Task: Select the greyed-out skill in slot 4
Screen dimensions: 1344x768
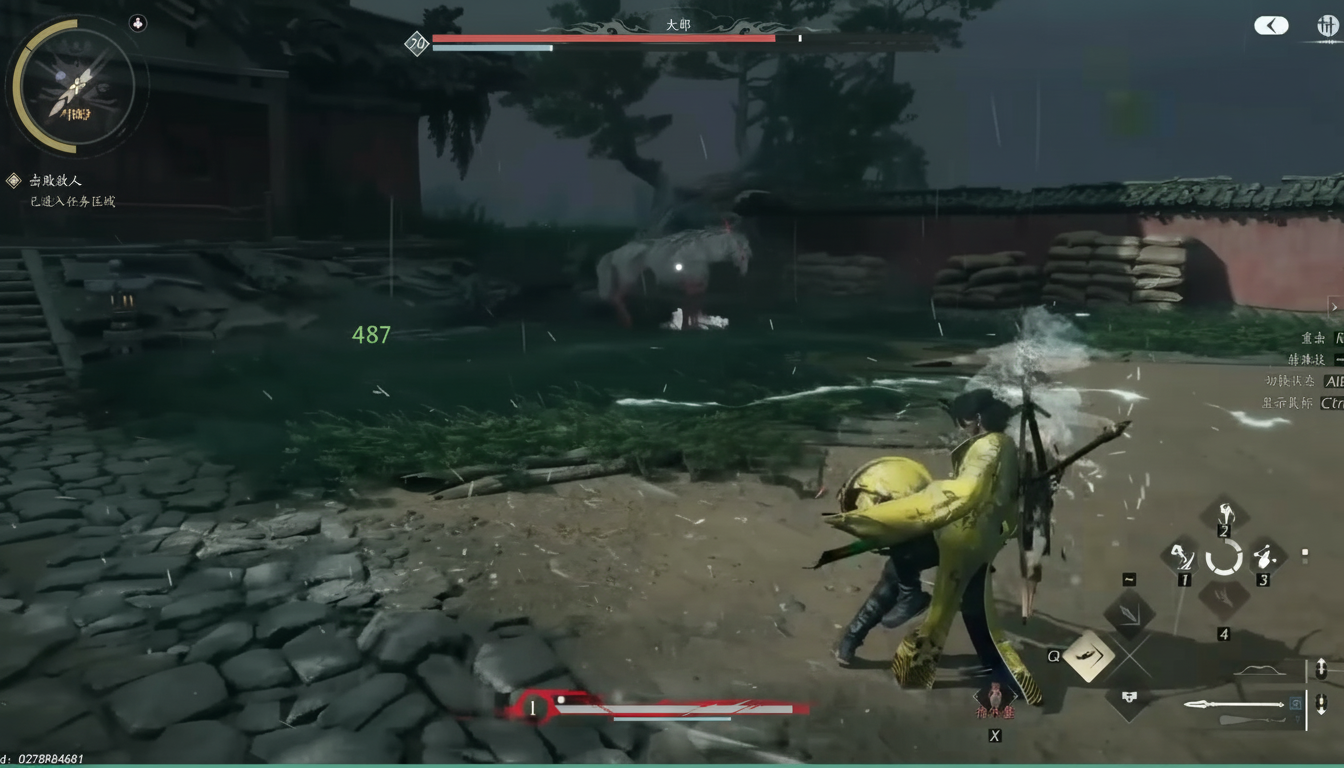Action: click(x=1222, y=598)
